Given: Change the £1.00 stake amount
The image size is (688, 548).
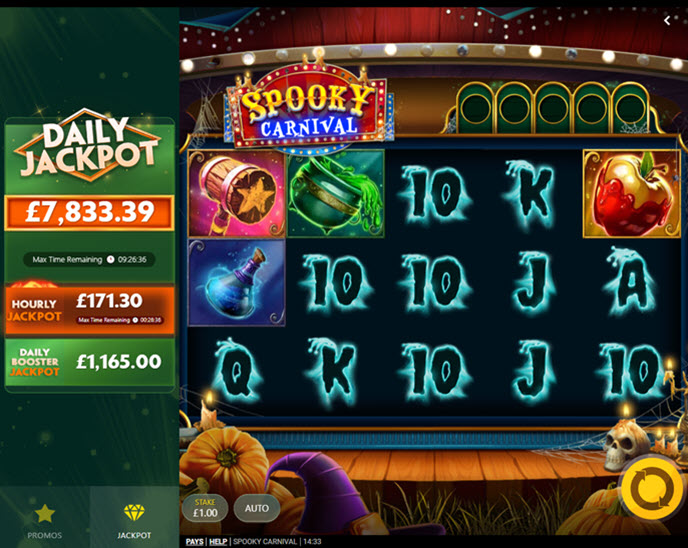Looking at the screenshot, I should (x=205, y=508).
